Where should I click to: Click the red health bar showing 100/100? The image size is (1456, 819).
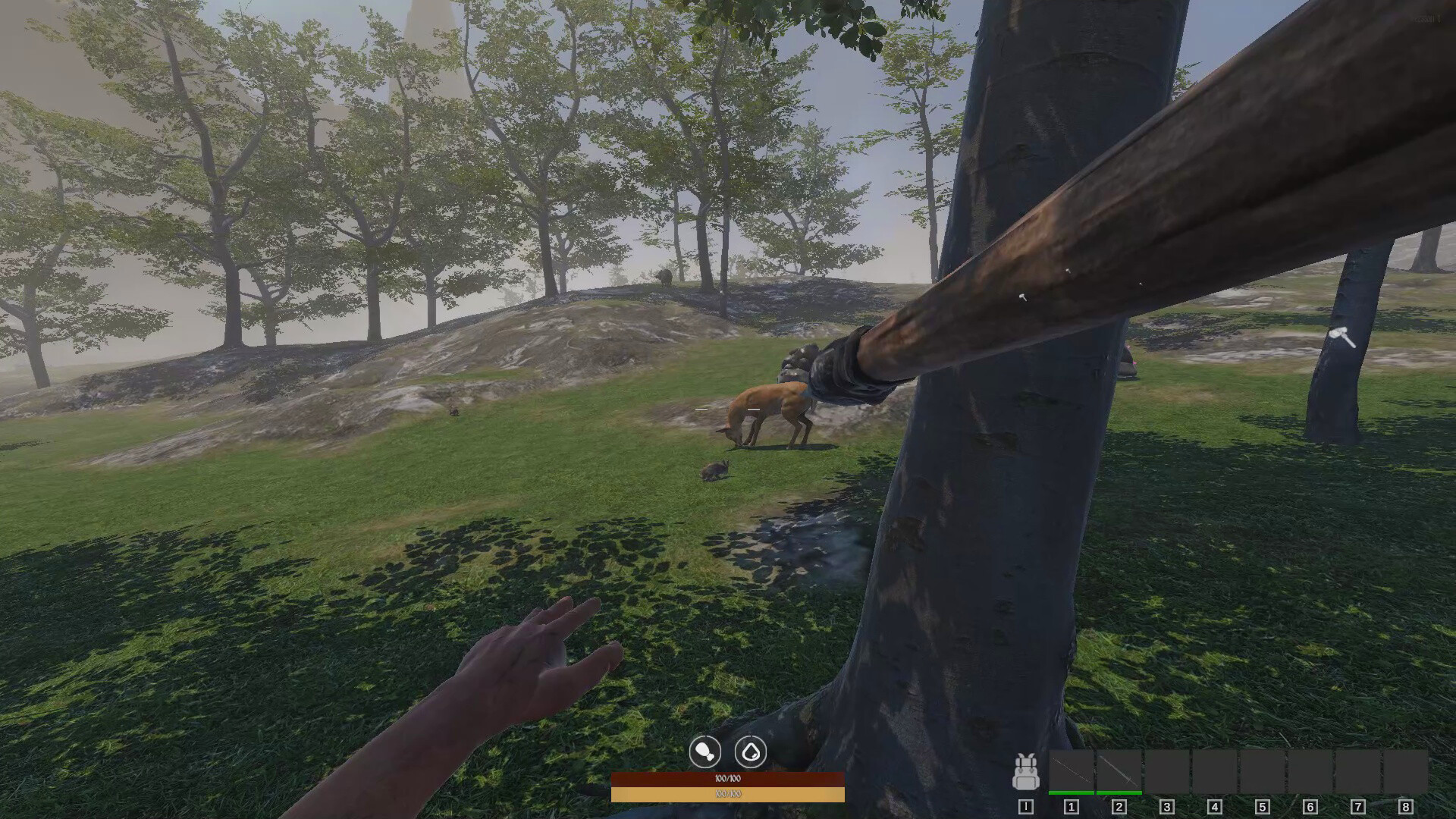pyautogui.click(x=728, y=778)
